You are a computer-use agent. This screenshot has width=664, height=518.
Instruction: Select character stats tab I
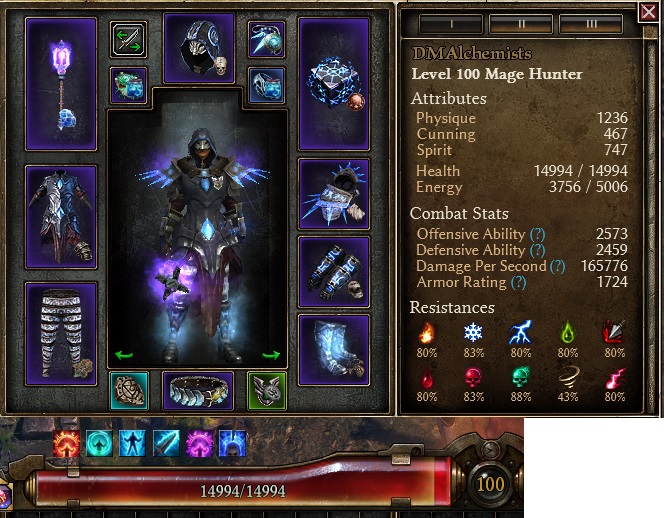point(449,24)
